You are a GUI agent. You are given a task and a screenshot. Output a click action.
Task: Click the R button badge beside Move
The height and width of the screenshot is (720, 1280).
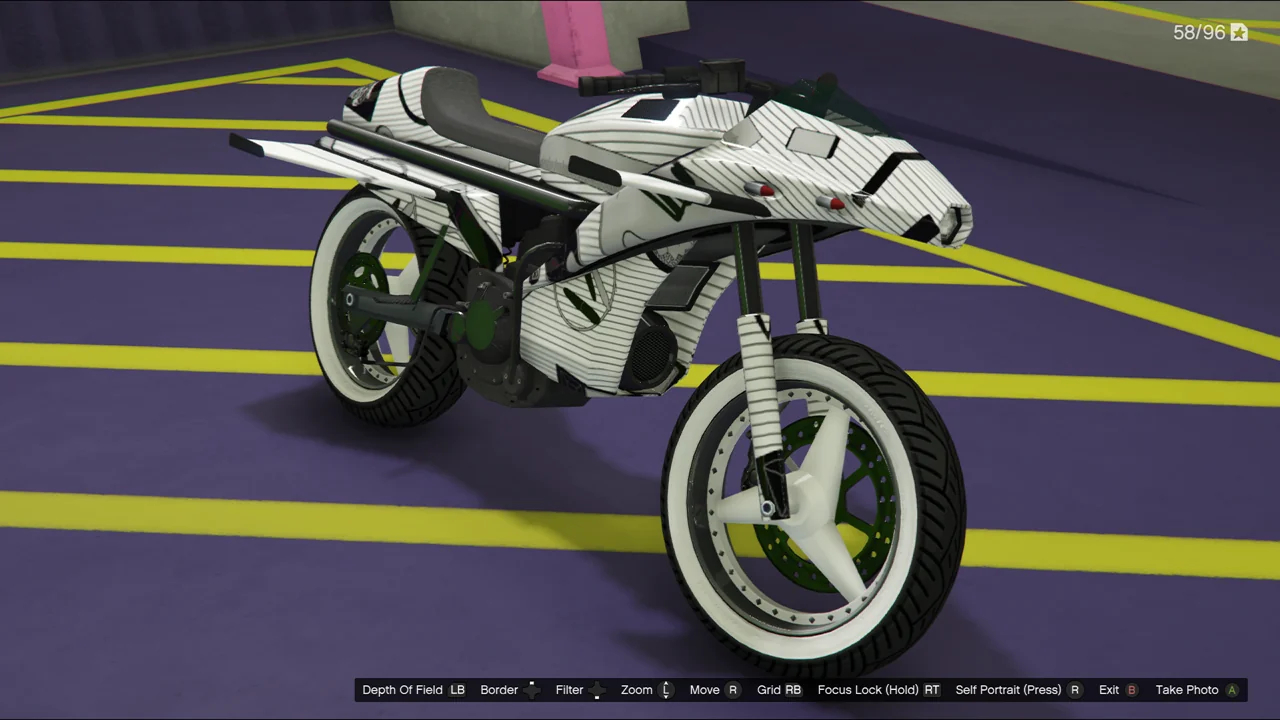pyautogui.click(x=733, y=690)
